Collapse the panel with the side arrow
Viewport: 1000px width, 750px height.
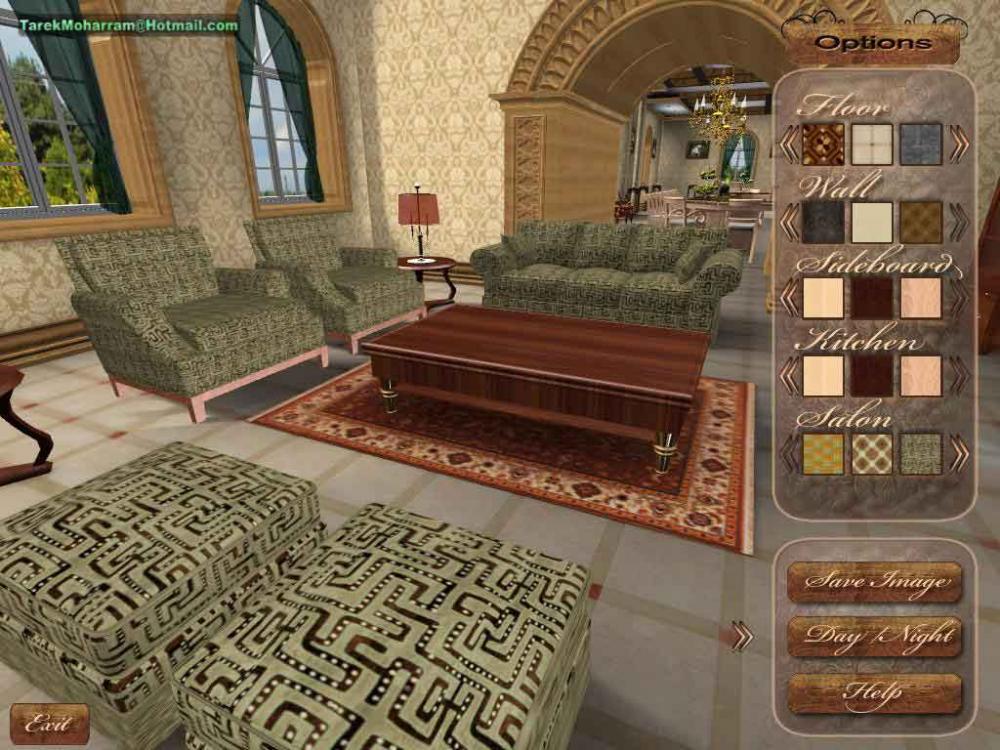(741, 636)
